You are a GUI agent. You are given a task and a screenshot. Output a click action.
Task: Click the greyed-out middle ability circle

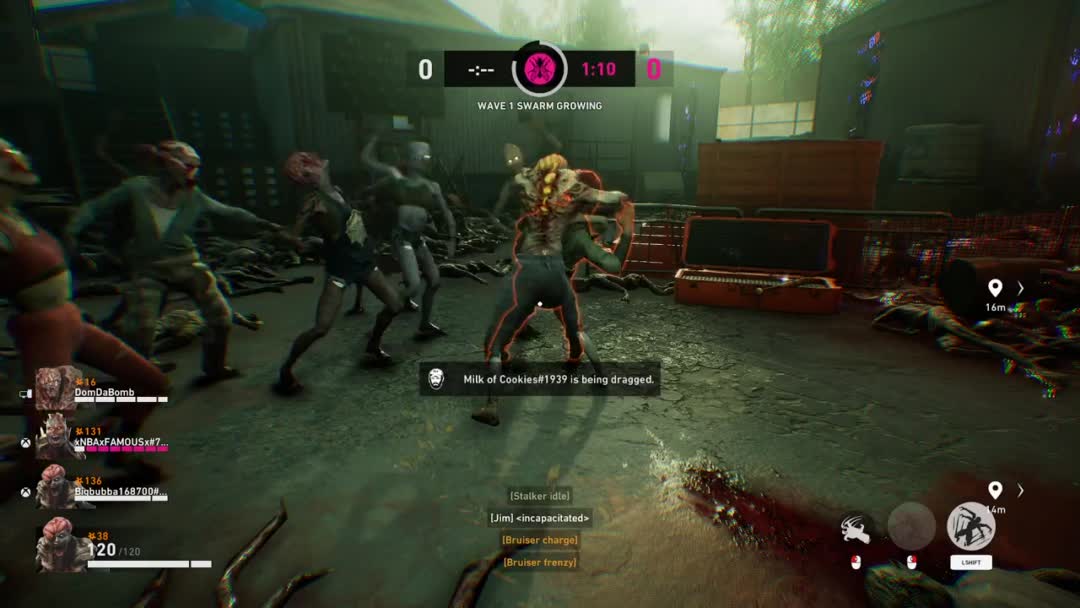[911, 526]
